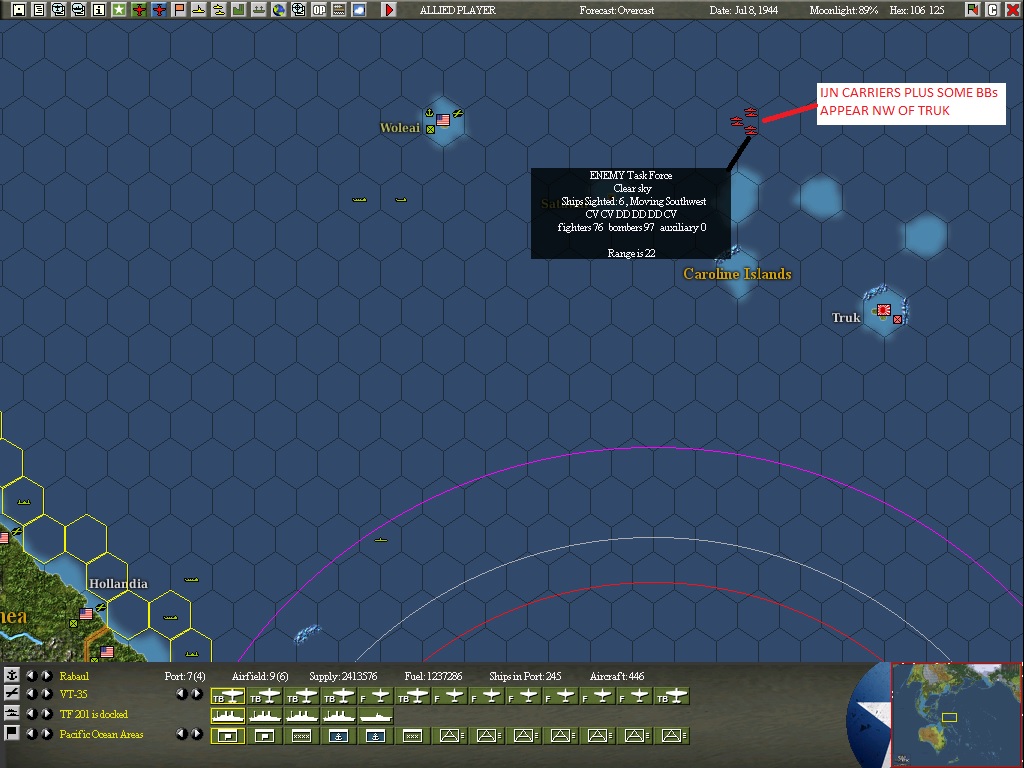1032x768 pixels.
Task: Open the information 'i' toolbar button
Action: click(98, 10)
